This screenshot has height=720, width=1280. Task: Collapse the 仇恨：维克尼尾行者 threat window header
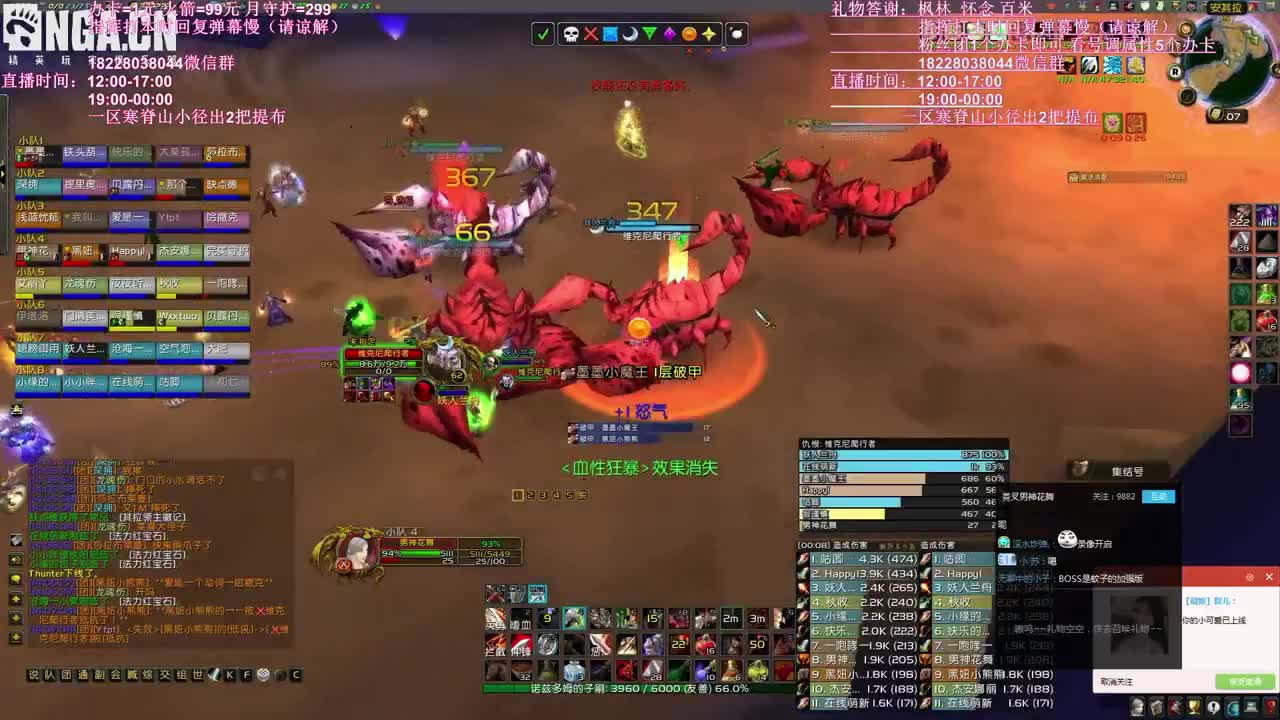pyautogui.click(x=838, y=443)
